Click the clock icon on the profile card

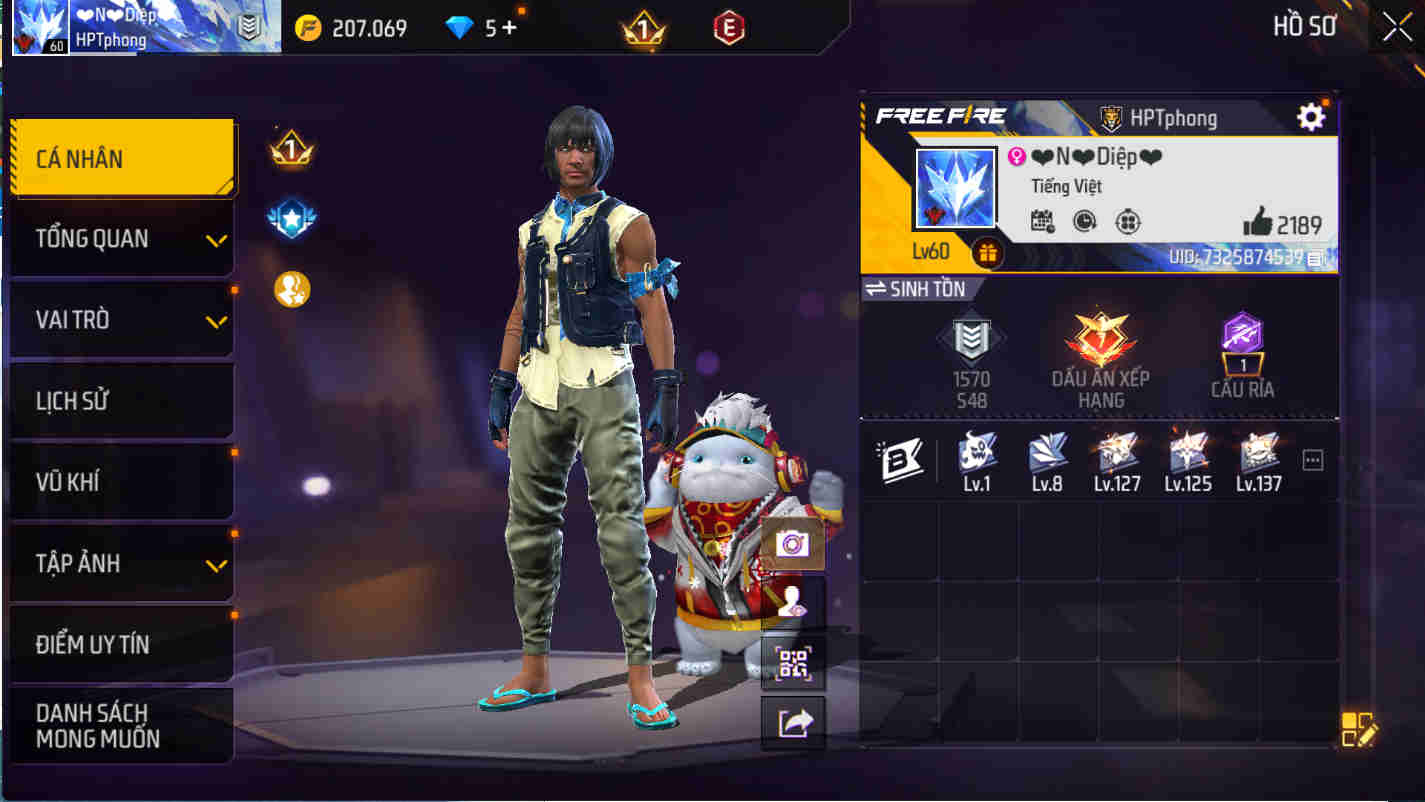tap(1082, 220)
